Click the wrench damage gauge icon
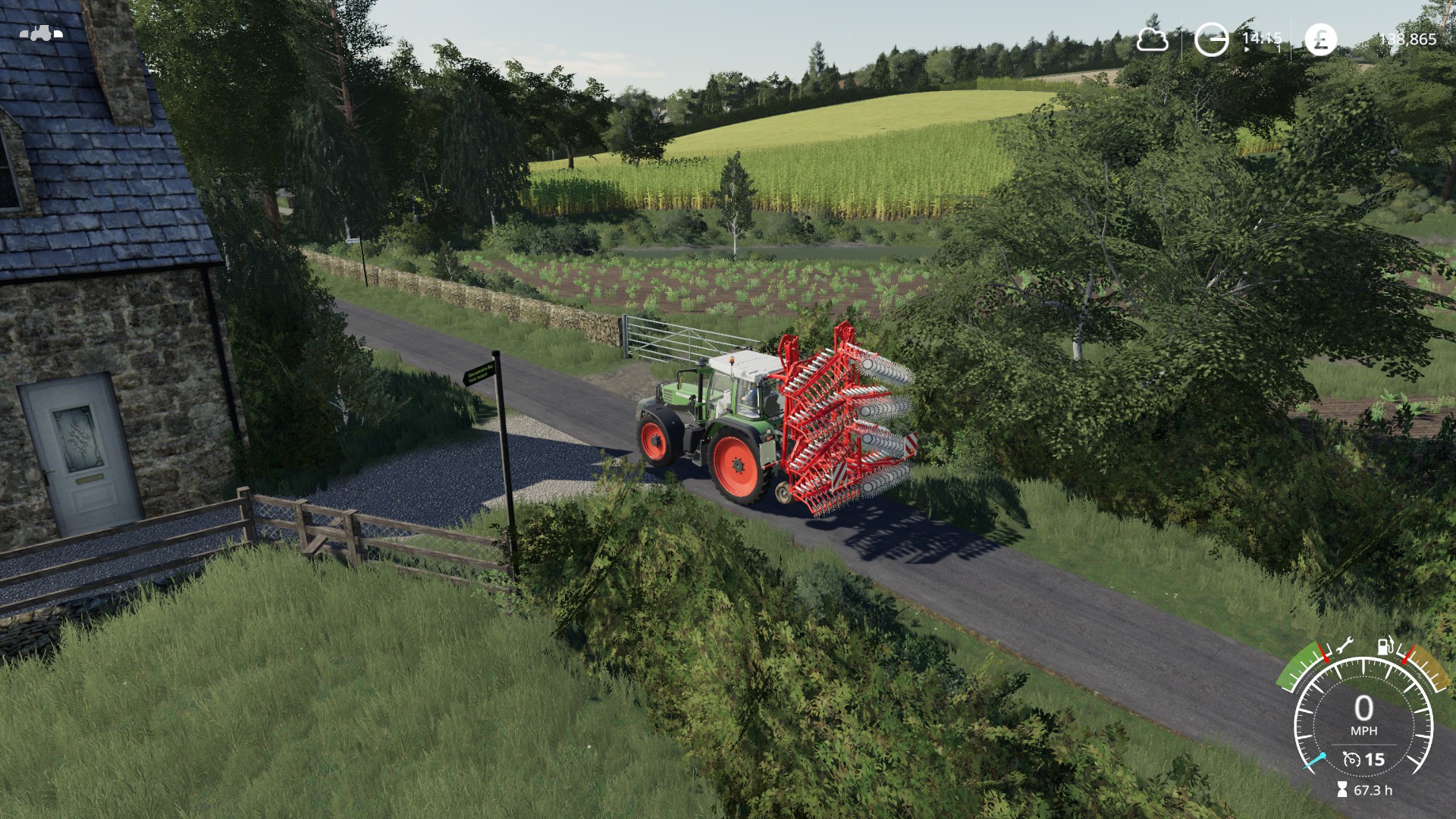The height and width of the screenshot is (819, 1456). point(1341,646)
